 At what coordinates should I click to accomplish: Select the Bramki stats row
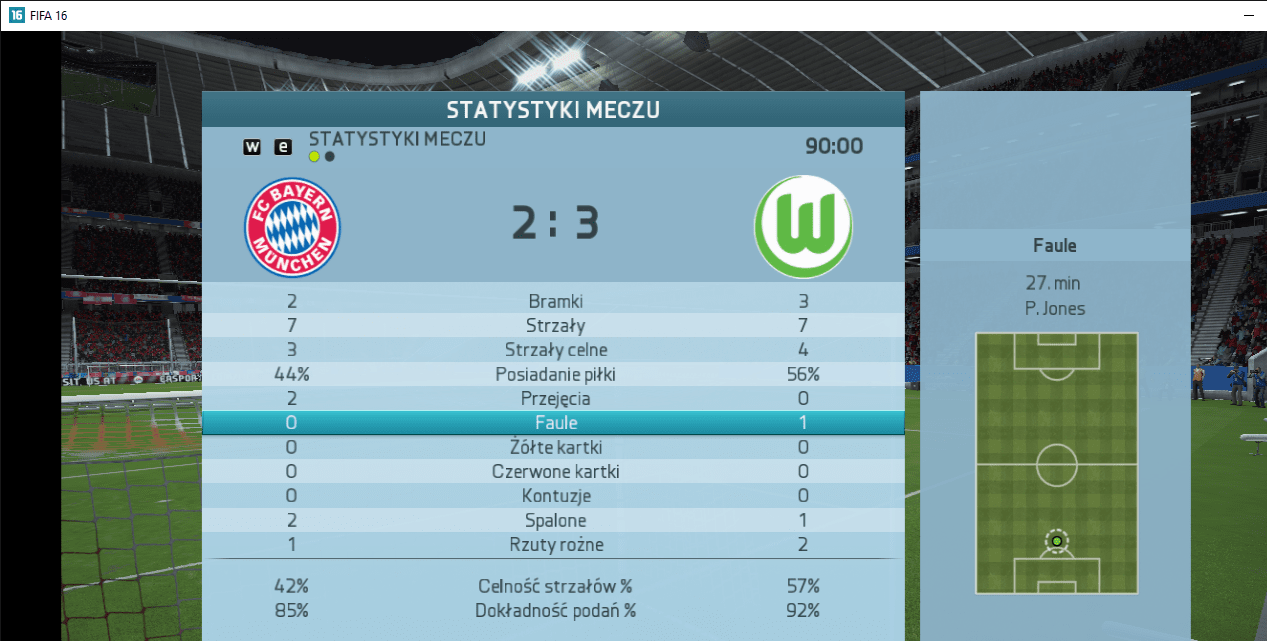pyautogui.click(x=555, y=301)
